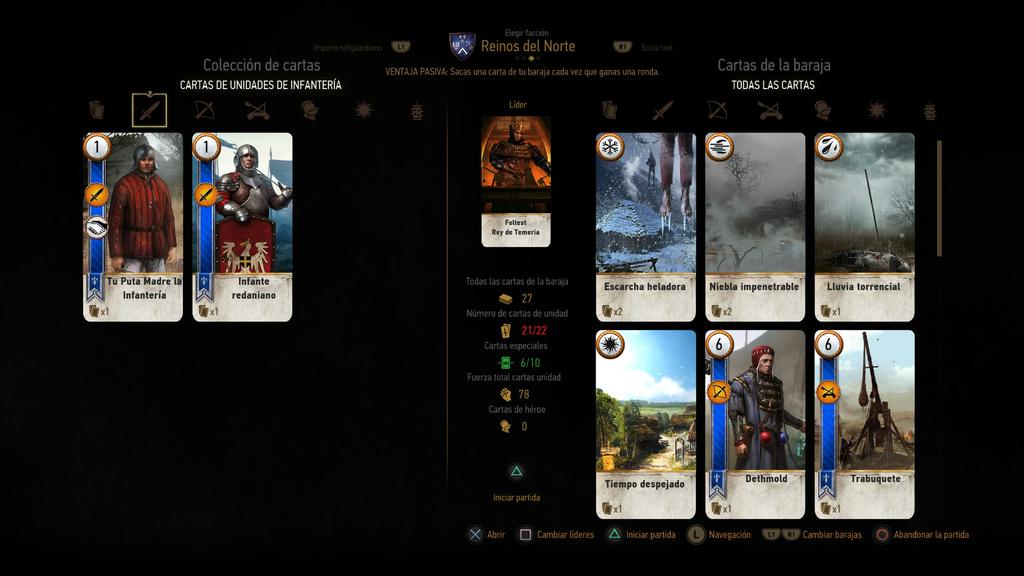Open the Foltest leader card

[x=516, y=180]
